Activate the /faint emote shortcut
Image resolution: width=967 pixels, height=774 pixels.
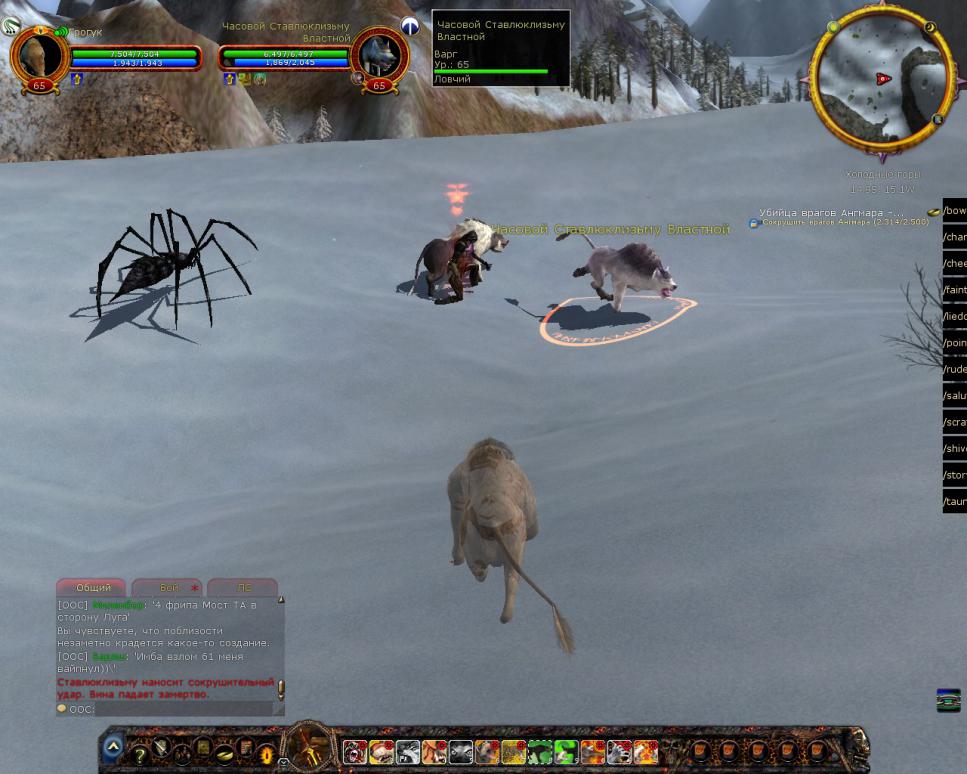coord(955,290)
